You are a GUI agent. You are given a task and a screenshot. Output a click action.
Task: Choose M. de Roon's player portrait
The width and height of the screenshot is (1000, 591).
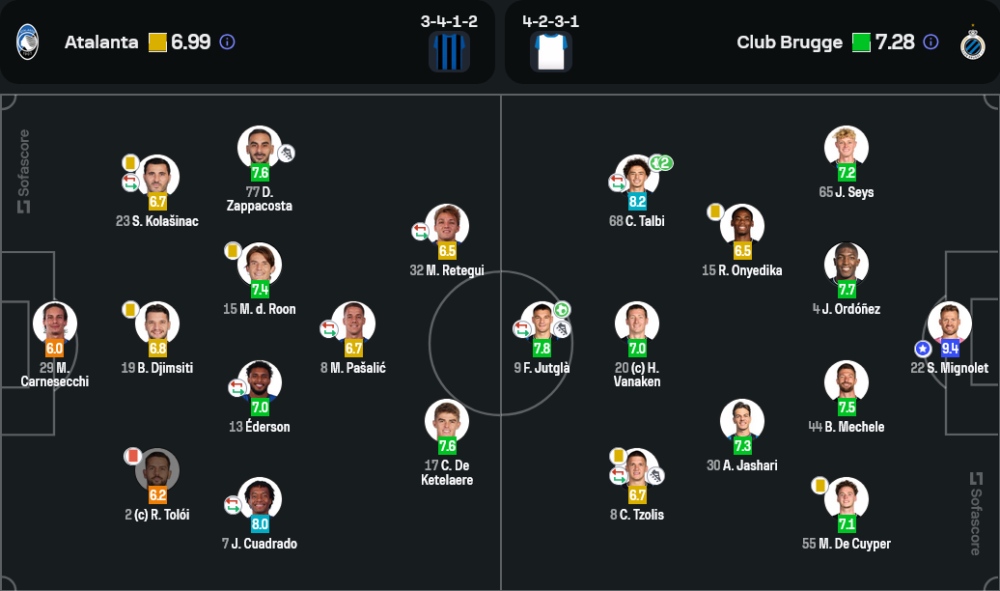pyautogui.click(x=260, y=264)
